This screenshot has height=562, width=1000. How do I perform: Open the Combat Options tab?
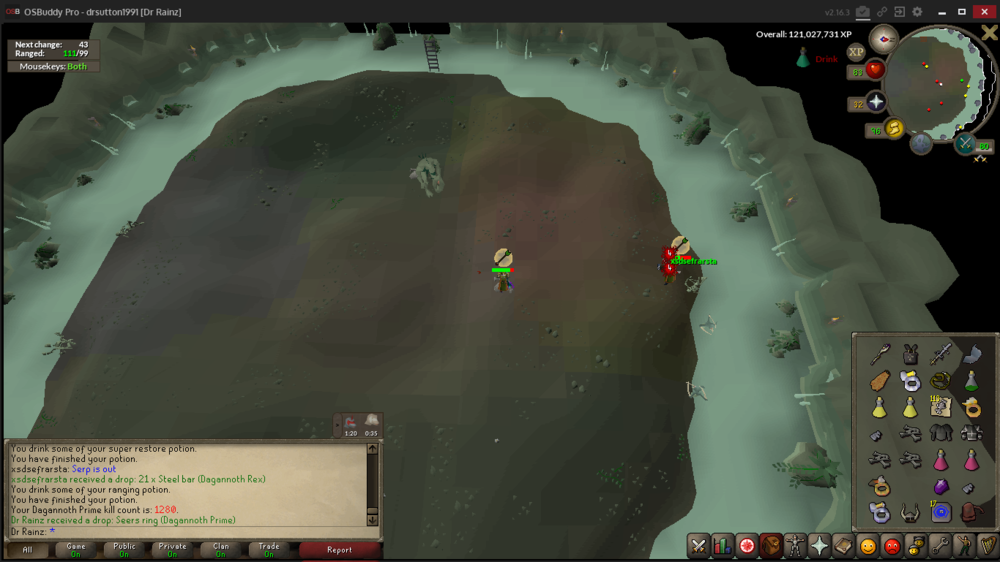tap(698, 546)
